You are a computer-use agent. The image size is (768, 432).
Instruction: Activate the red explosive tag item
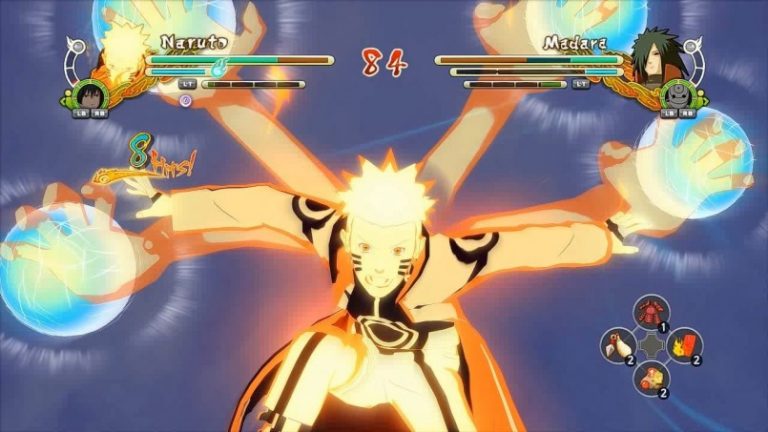click(684, 345)
